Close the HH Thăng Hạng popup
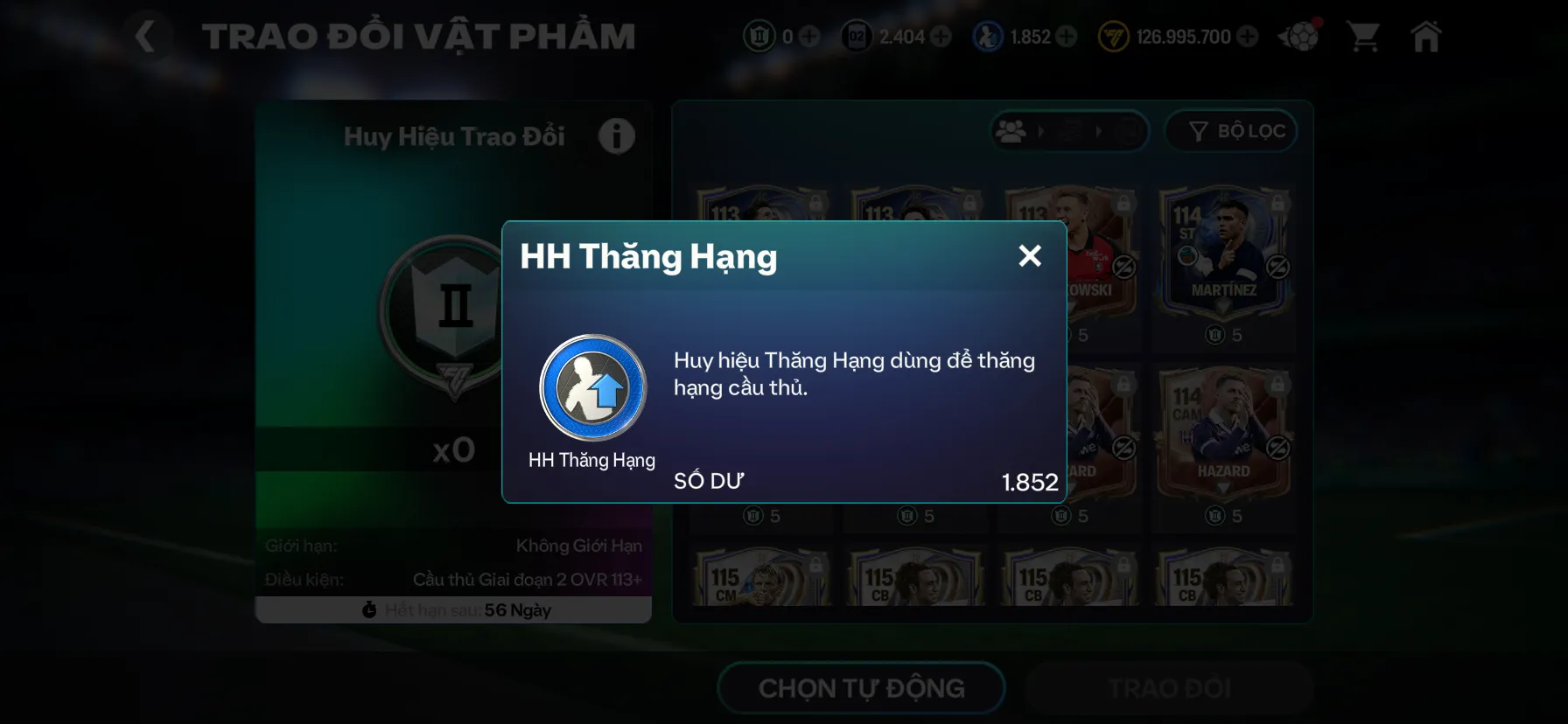Image resolution: width=1568 pixels, height=724 pixels. coord(1031,256)
